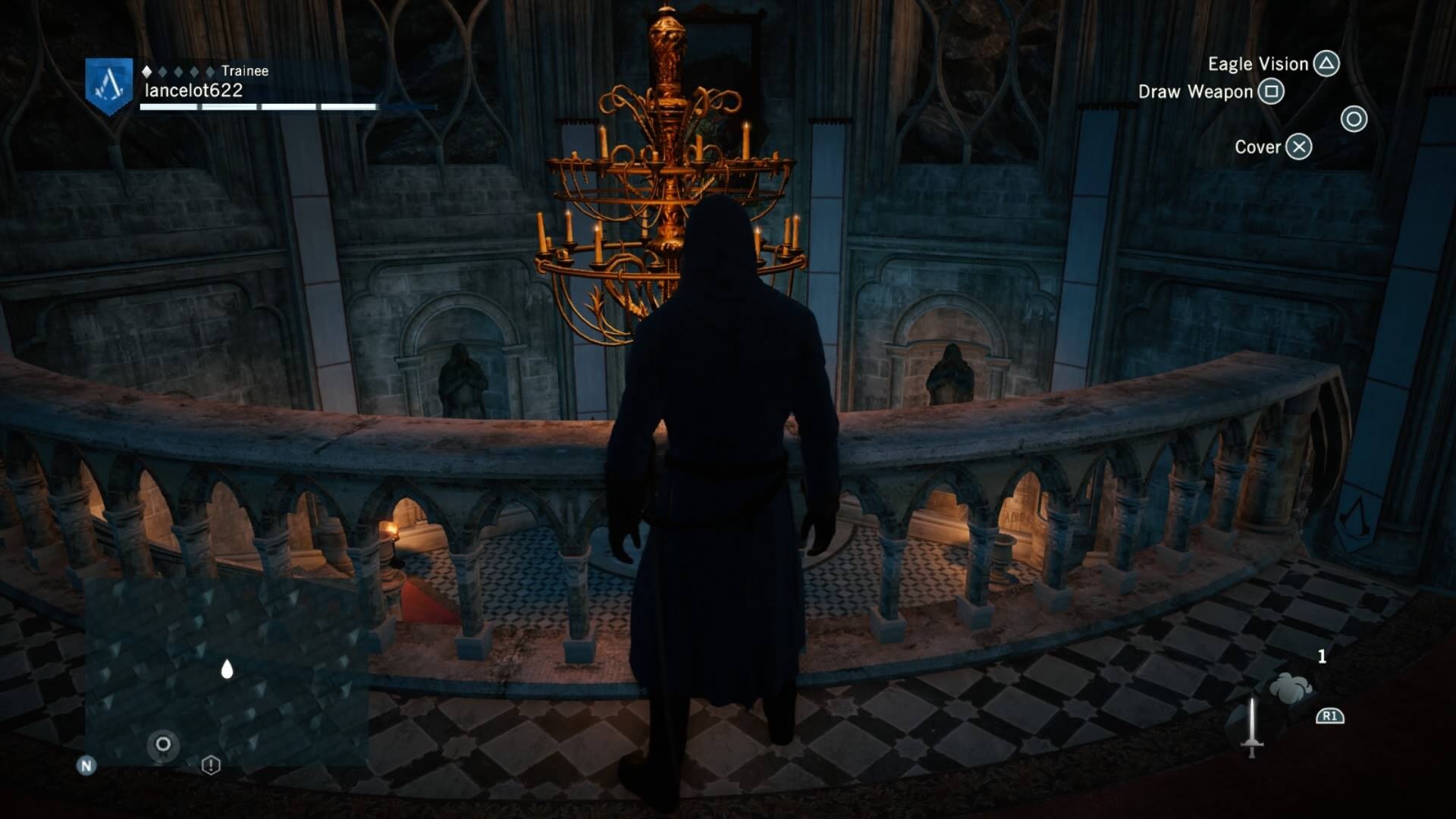Select the sword weapon icon
The height and width of the screenshot is (819, 1456).
pyautogui.click(x=1251, y=727)
